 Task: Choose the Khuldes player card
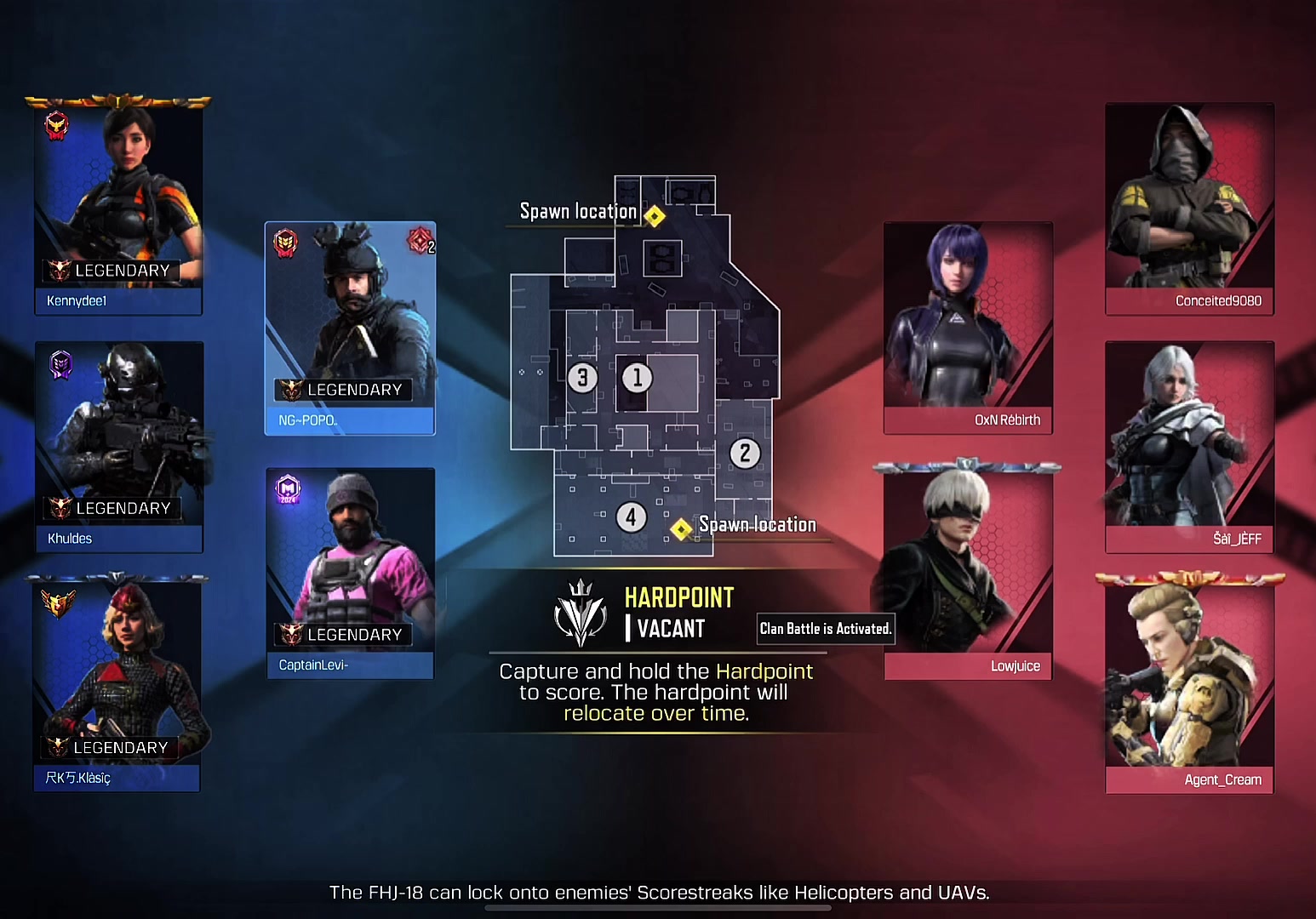(119, 447)
